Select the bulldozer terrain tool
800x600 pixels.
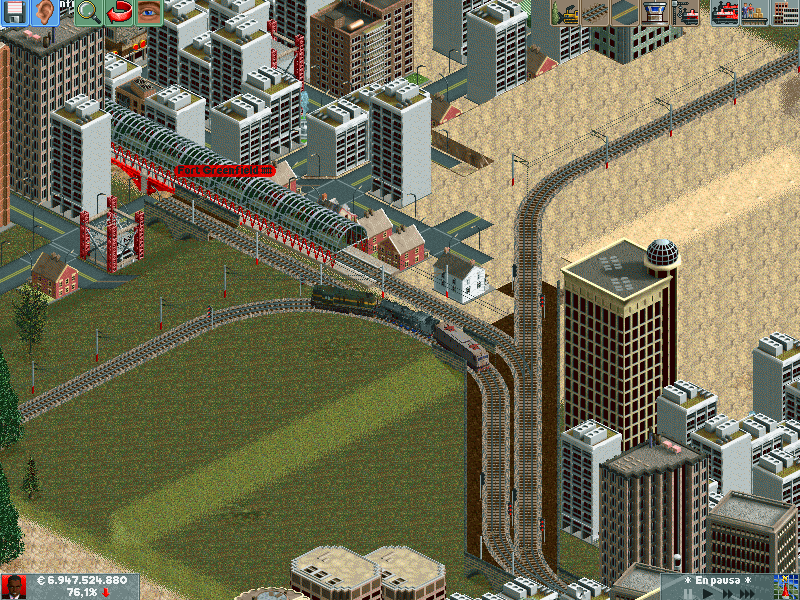[x=566, y=12]
